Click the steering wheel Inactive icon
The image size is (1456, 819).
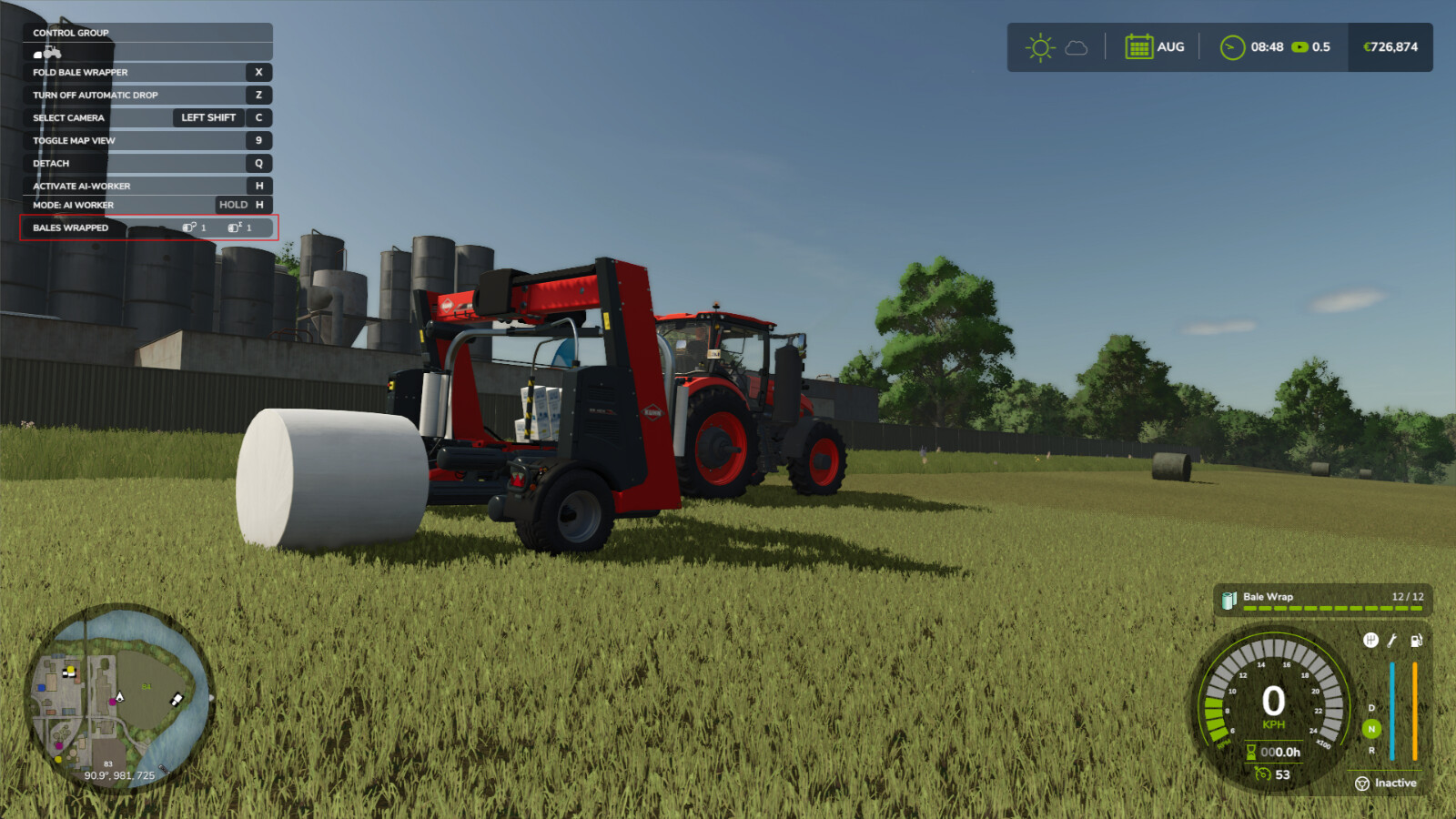1362,784
